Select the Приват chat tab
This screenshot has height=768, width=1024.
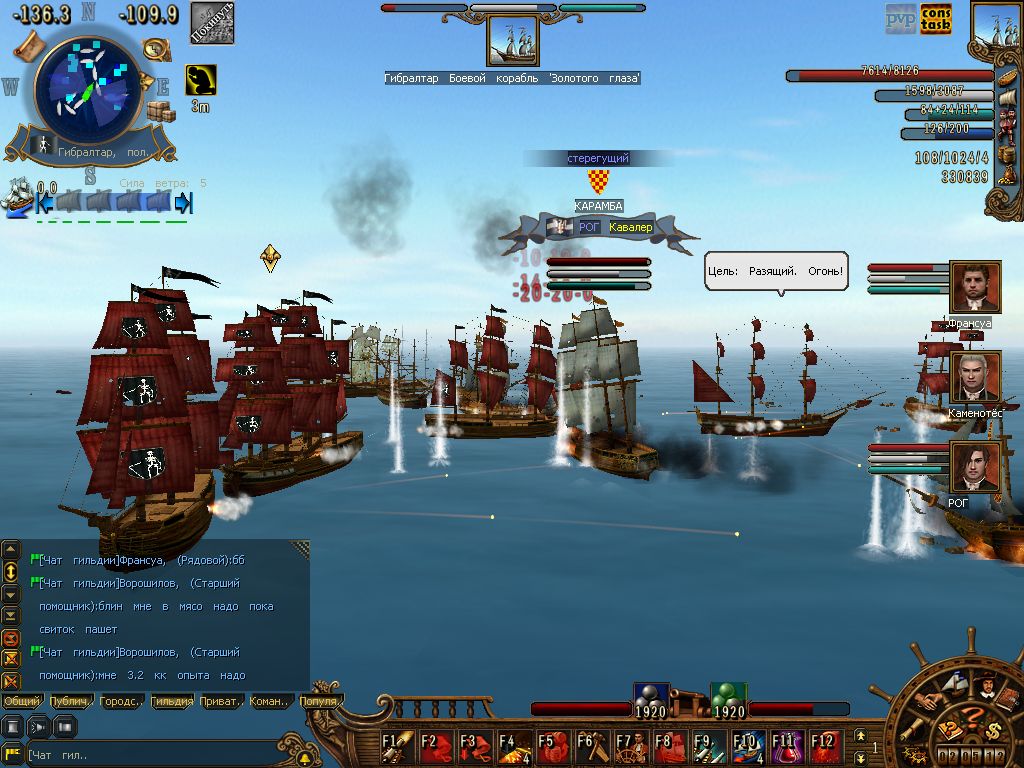(221, 702)
